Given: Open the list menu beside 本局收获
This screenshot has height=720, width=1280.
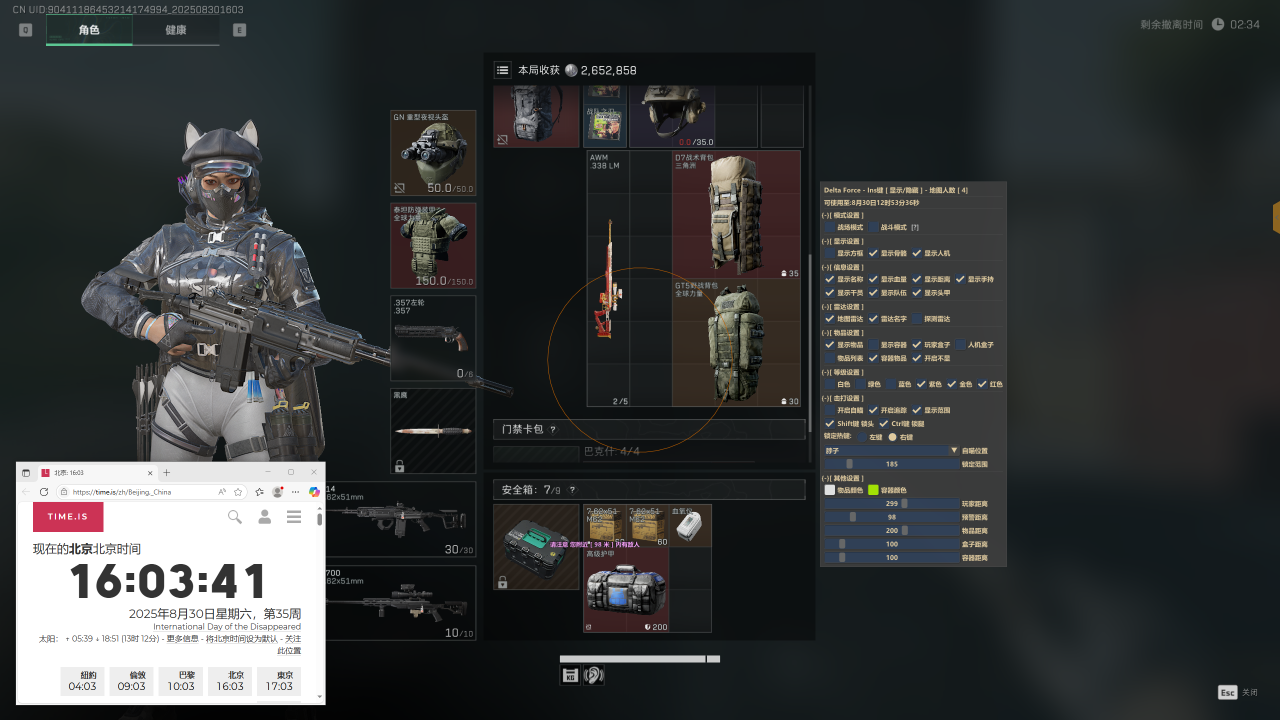Looking at the screenshot, I should 503,70.
